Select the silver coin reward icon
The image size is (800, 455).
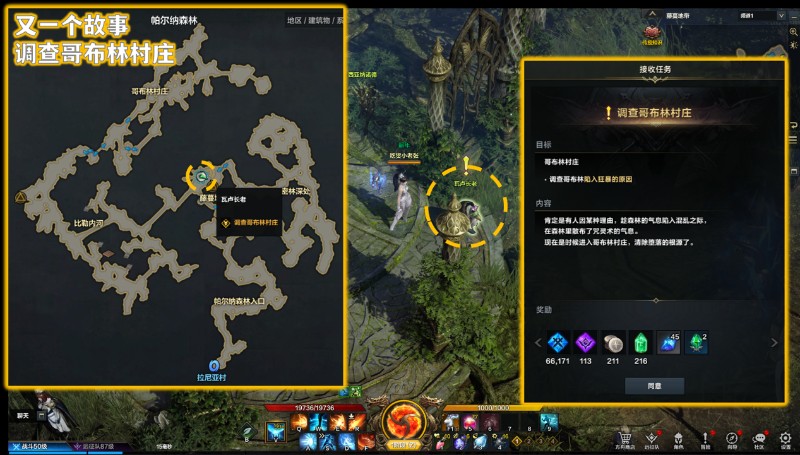click(x=612, y=342)
